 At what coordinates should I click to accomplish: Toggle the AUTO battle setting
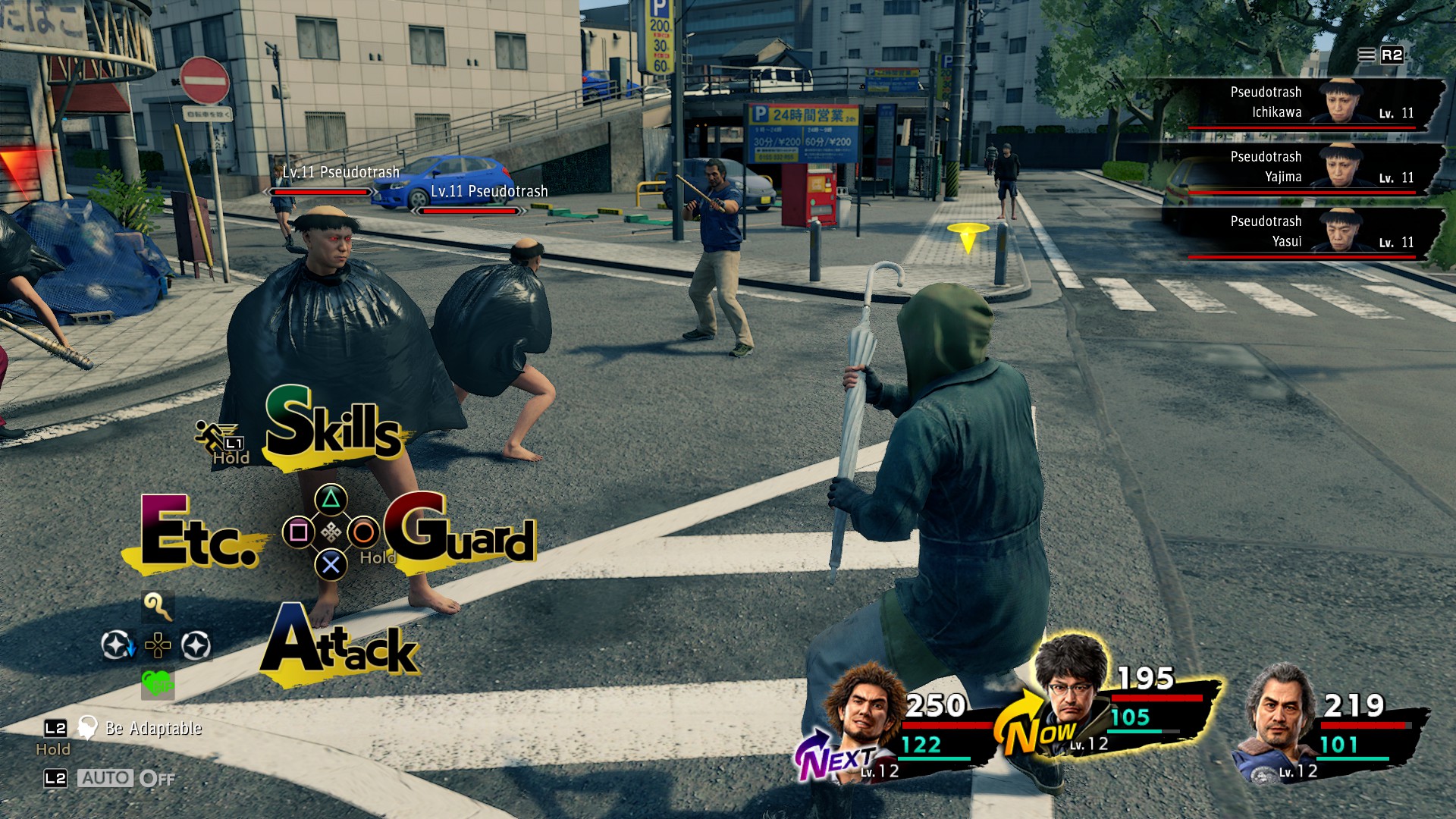(106, 778)
